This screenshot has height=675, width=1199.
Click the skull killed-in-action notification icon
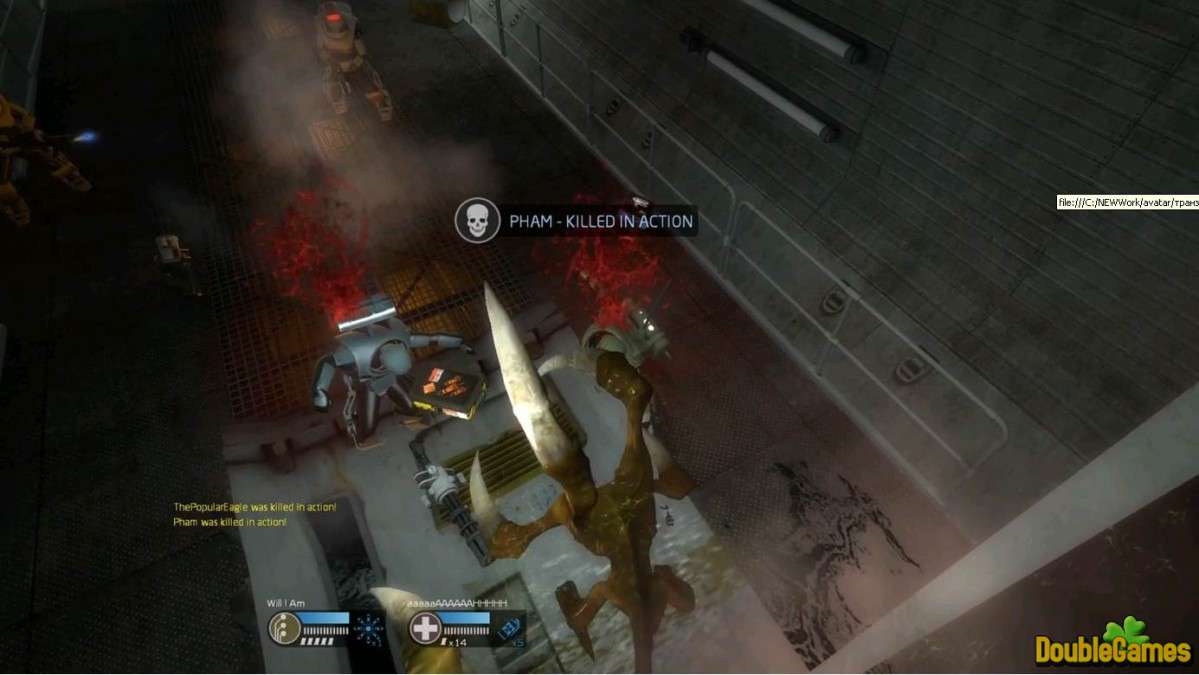[x=477, y=220]
